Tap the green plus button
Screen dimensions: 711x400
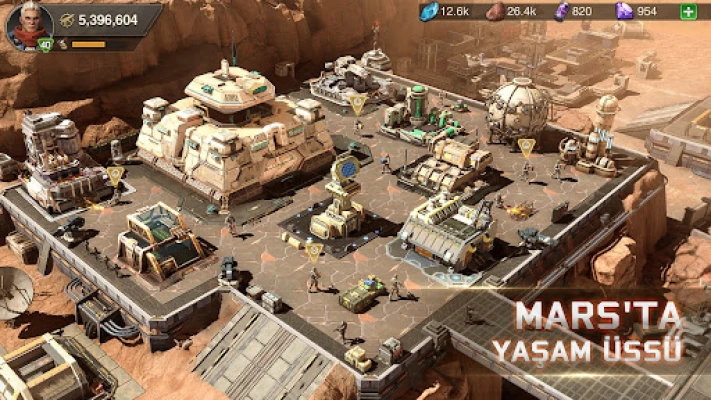pyautogui.click(x=688, y=11)
